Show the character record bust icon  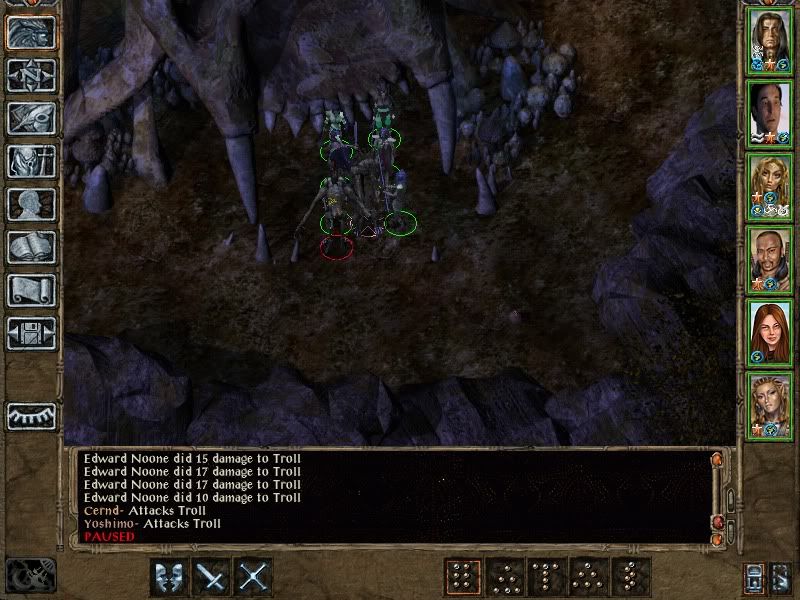pos(31,204)
